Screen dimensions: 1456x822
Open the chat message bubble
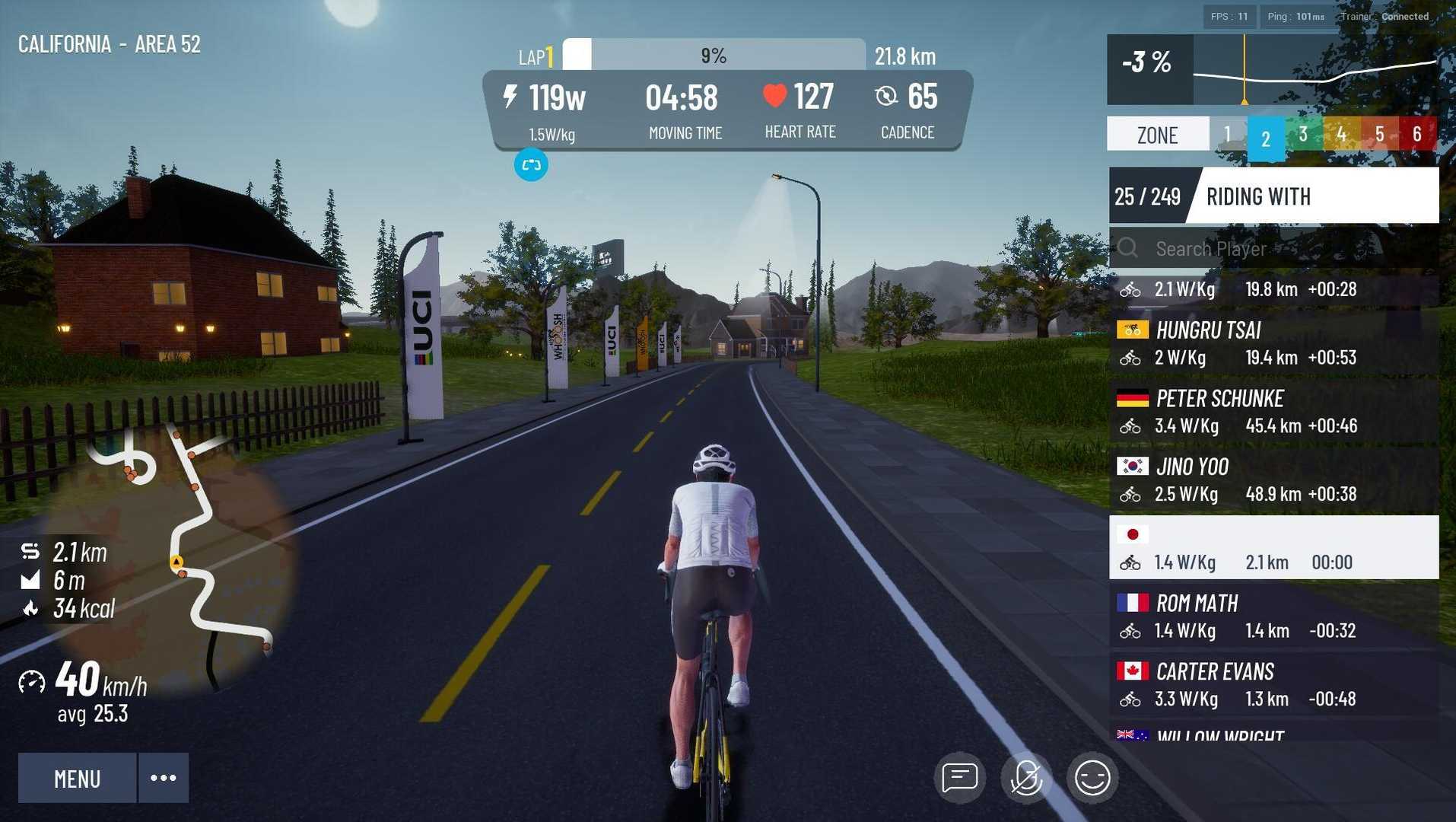(x=959, y=778)
